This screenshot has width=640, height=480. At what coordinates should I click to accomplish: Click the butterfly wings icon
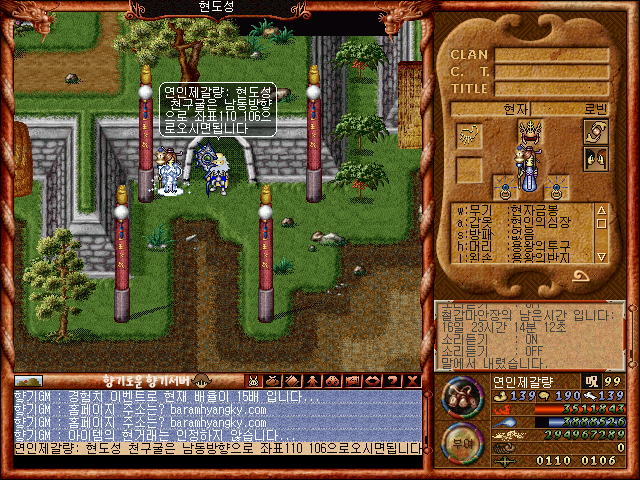(x=596, y=159)
